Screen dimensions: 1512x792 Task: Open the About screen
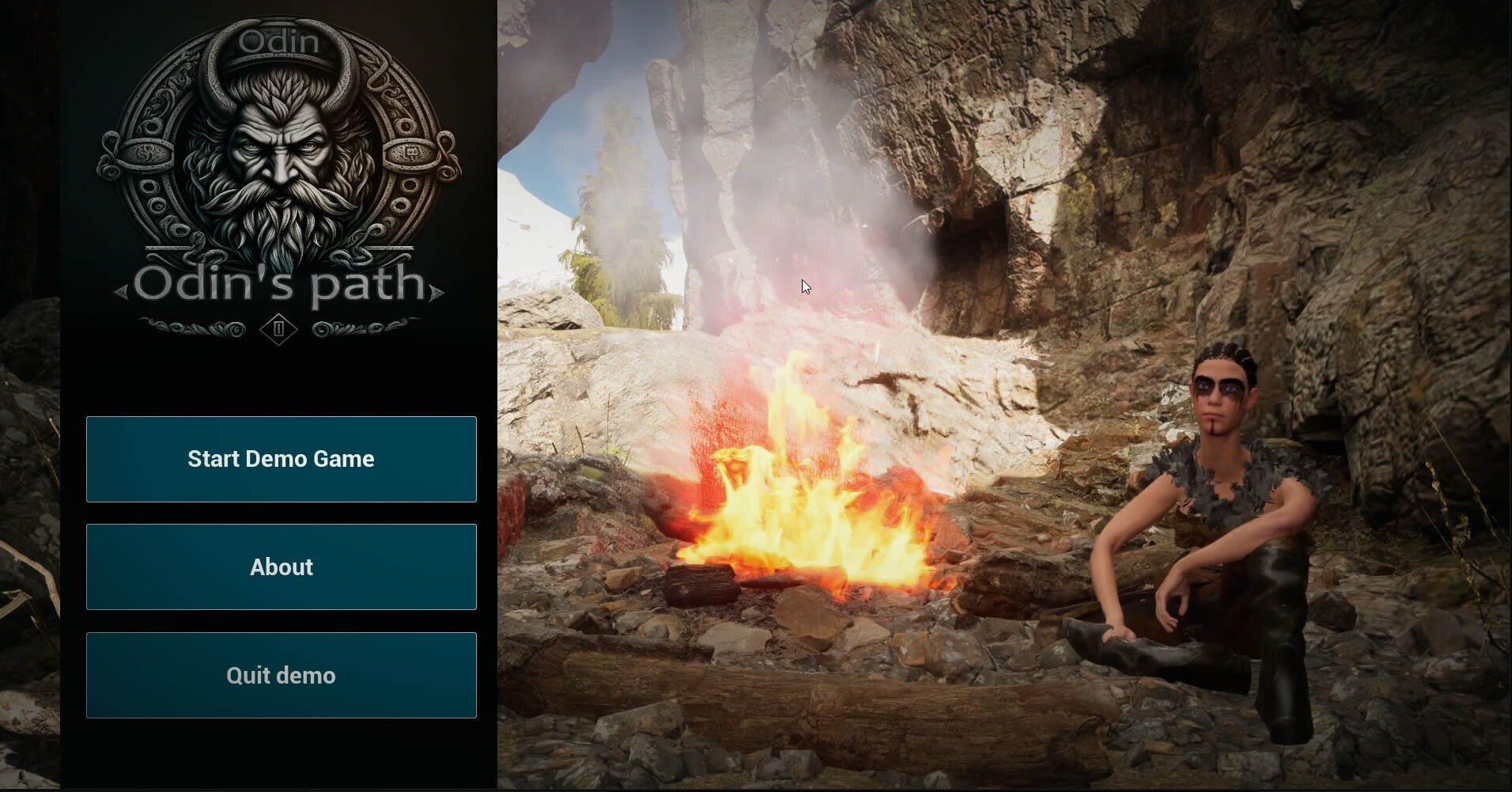coord(281,567)
